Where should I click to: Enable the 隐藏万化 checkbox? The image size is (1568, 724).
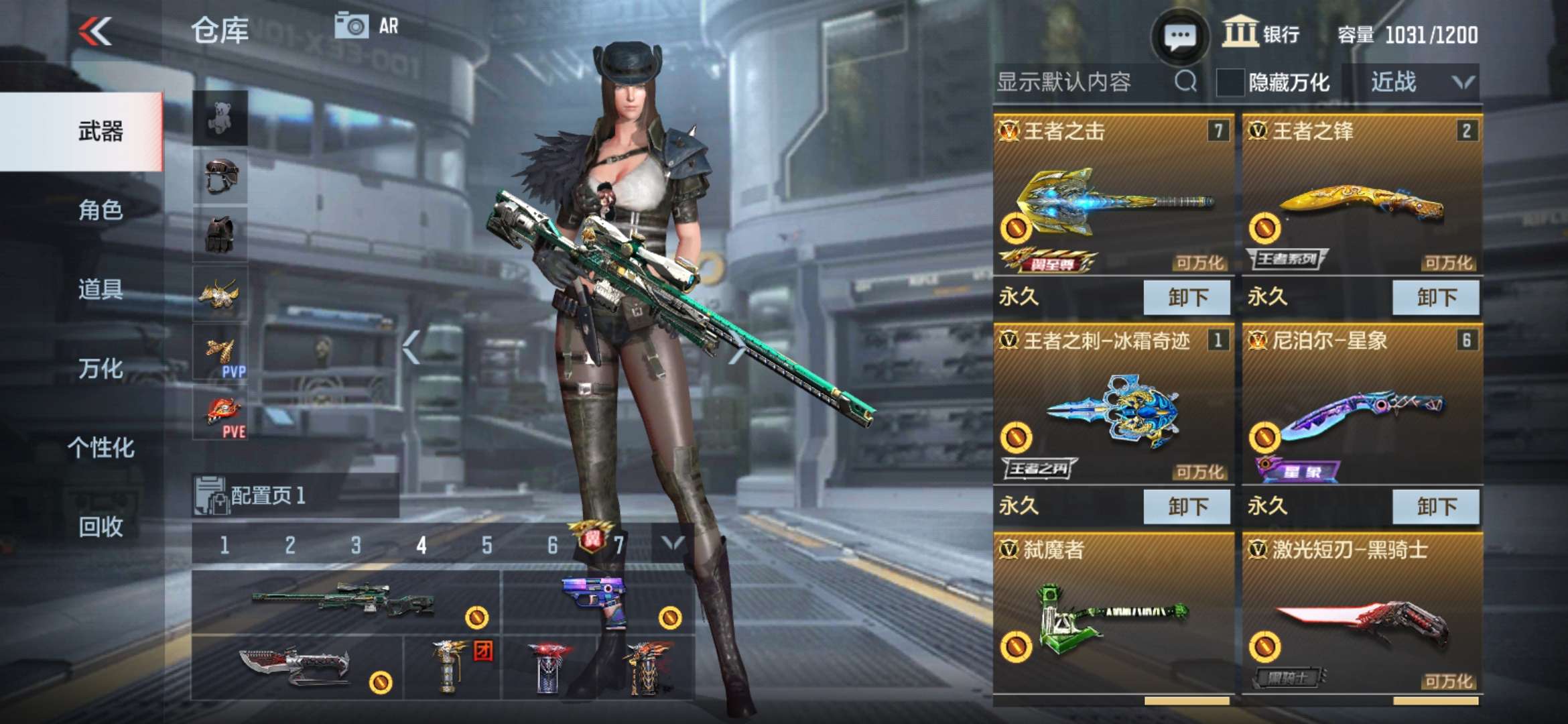pos(1230,82)
